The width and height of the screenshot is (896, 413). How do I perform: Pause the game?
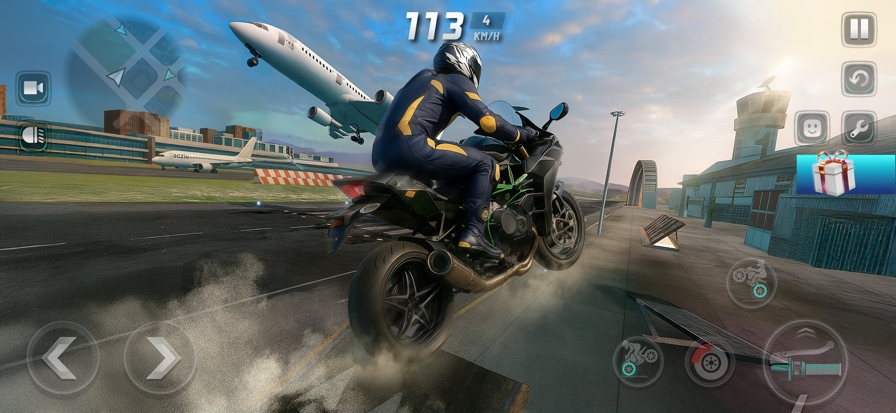858,29
